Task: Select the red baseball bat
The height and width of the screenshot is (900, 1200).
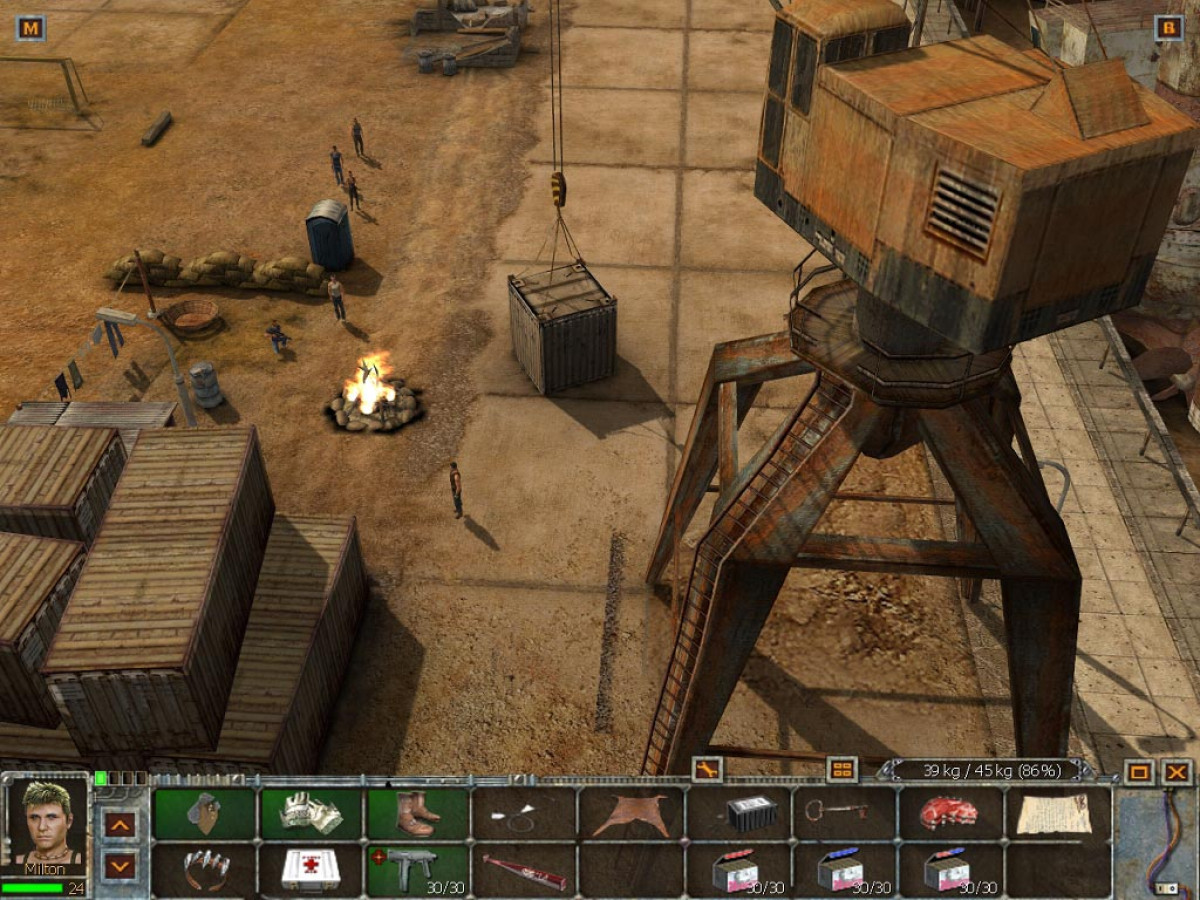Action: [x=524, y=870]
